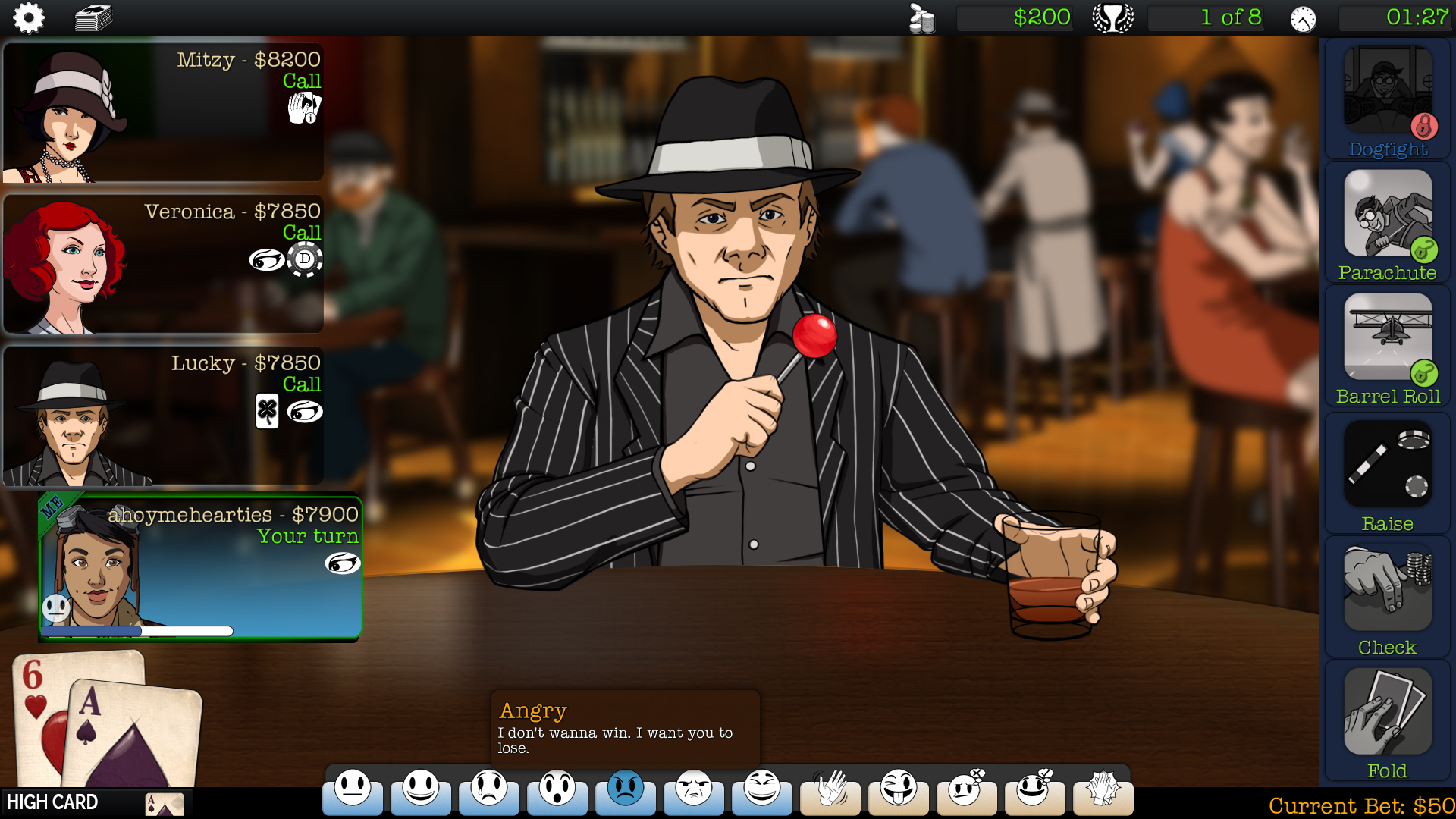Screen dimensions: 1456x819
Task: Open the settings gear icon
Action: pyautogui.click(x=28, y=17)
